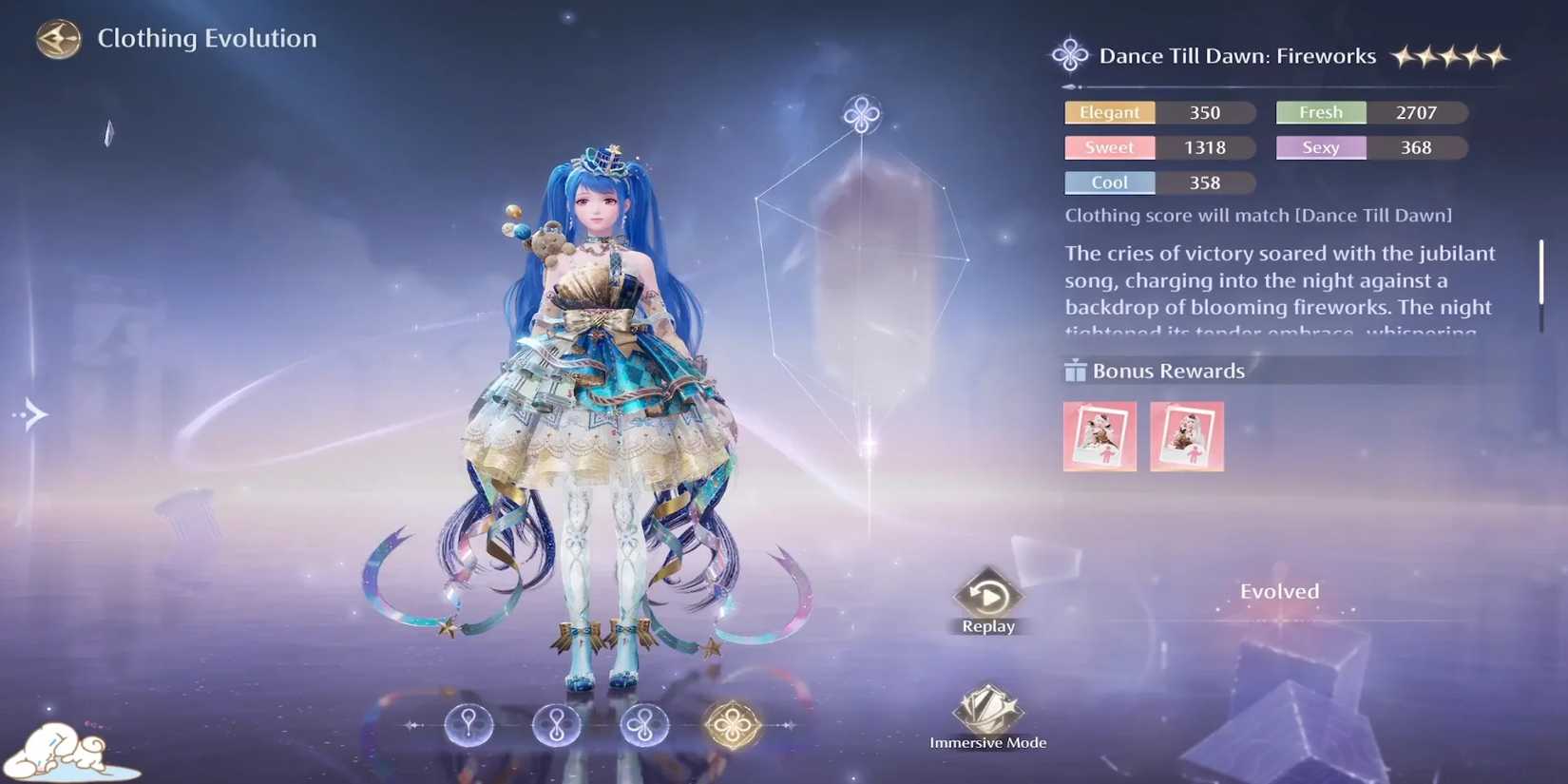Select the third evolution stage icon
This screenshot has height=784, width=1568.
[x=644, y=726]
